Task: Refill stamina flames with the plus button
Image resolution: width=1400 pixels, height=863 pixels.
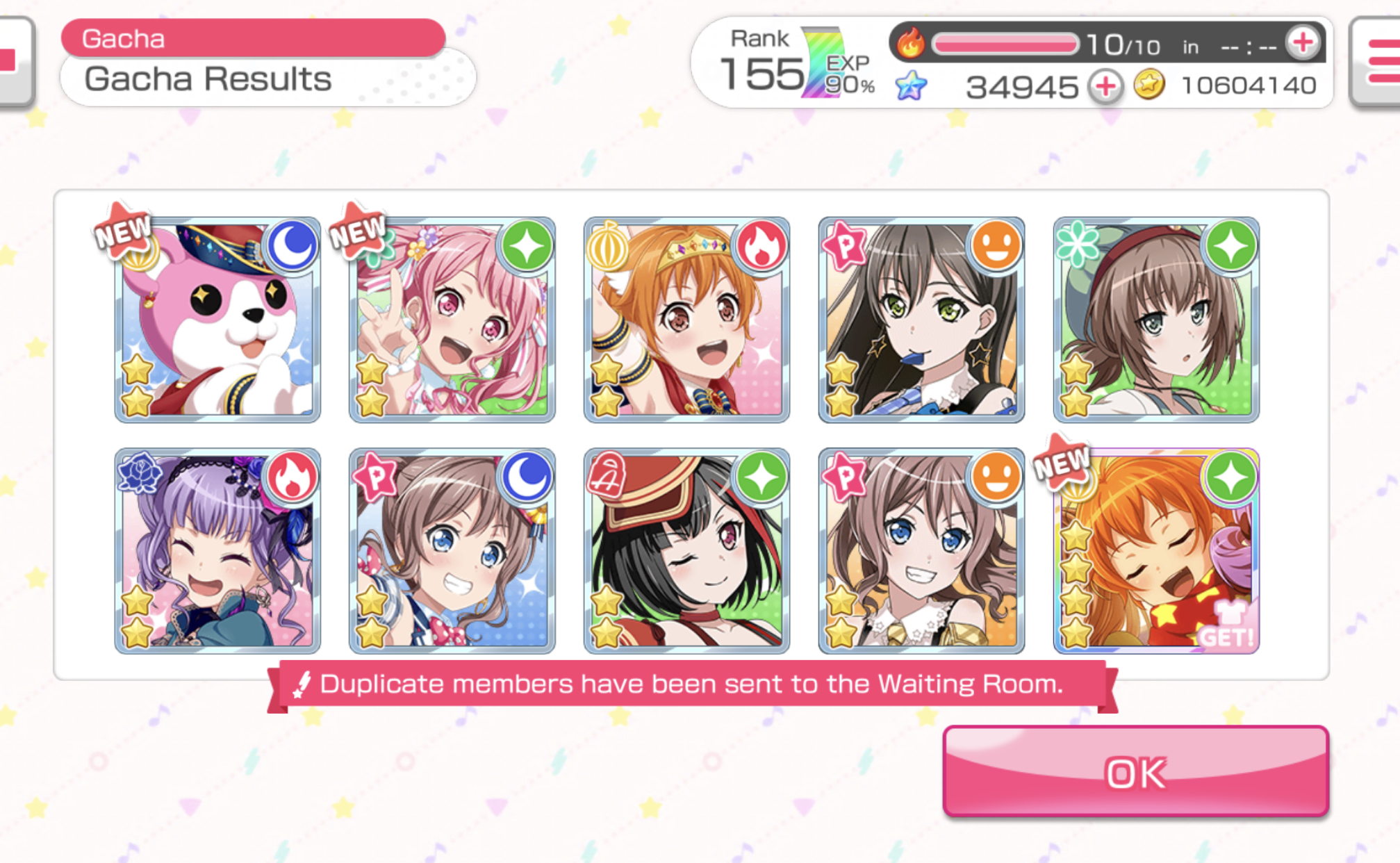Action: coord(1302,43)
